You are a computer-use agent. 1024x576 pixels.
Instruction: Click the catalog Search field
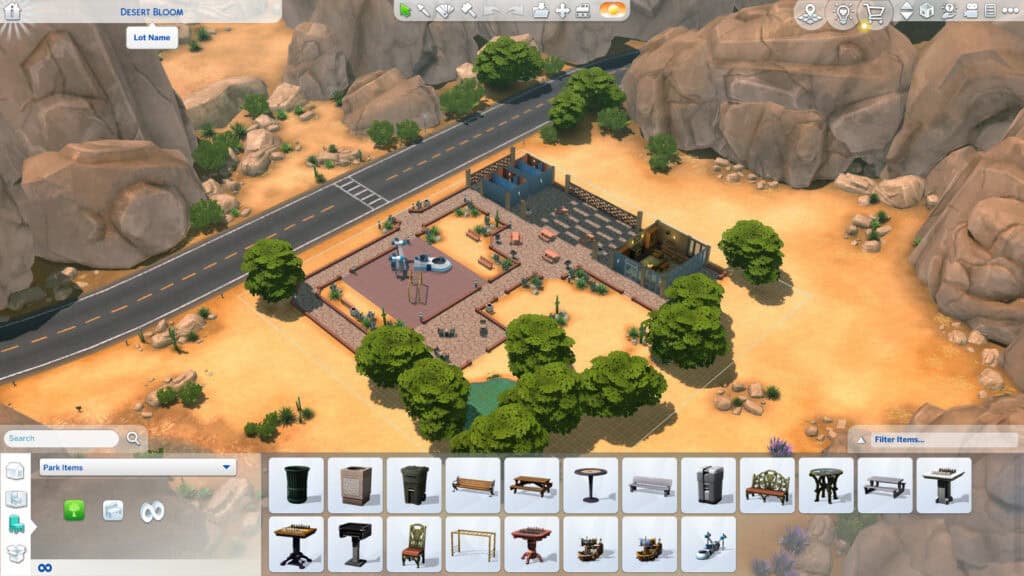click(x=62, y=438)
